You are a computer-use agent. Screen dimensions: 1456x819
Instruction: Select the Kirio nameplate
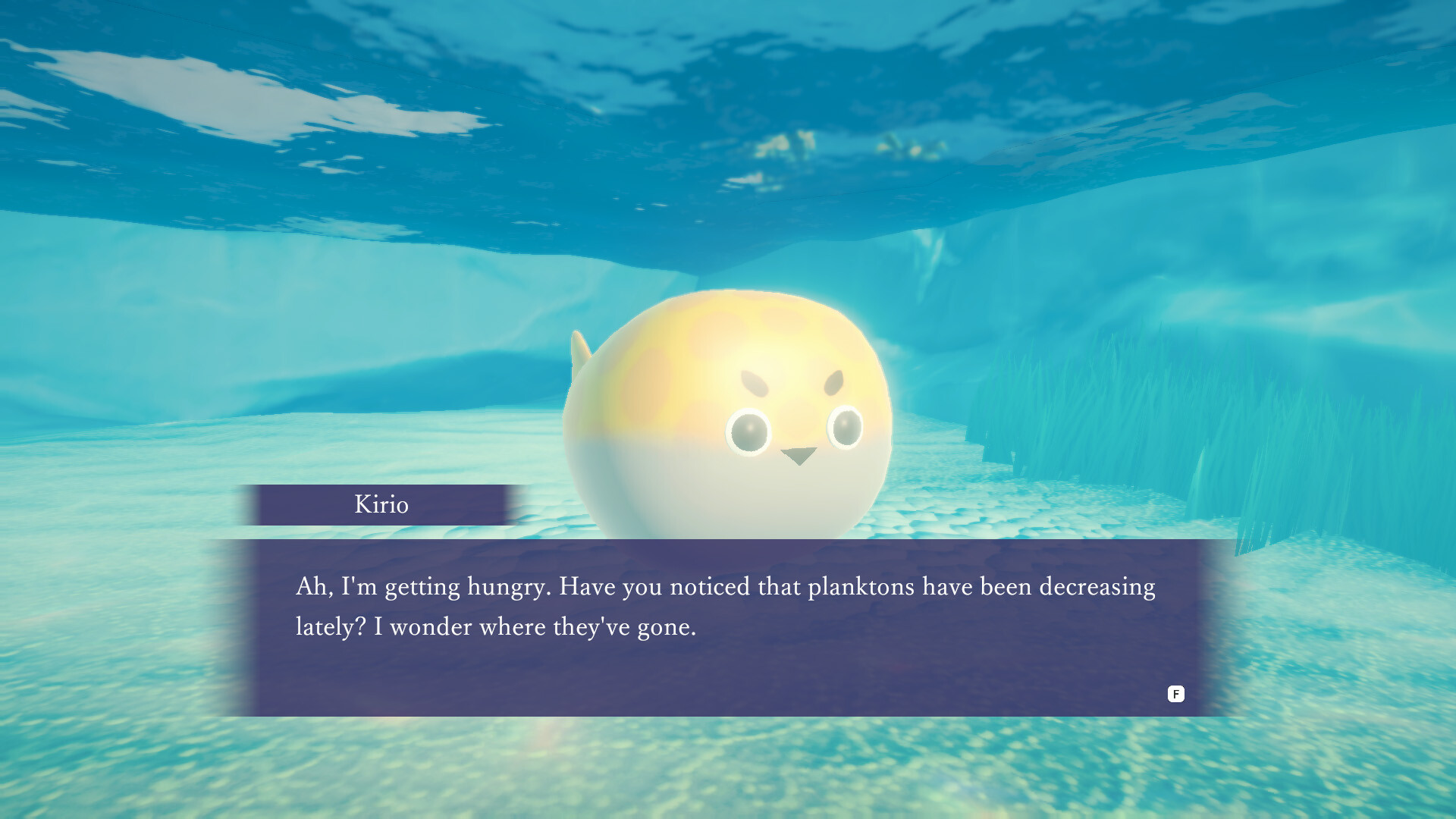coord(383,504)
